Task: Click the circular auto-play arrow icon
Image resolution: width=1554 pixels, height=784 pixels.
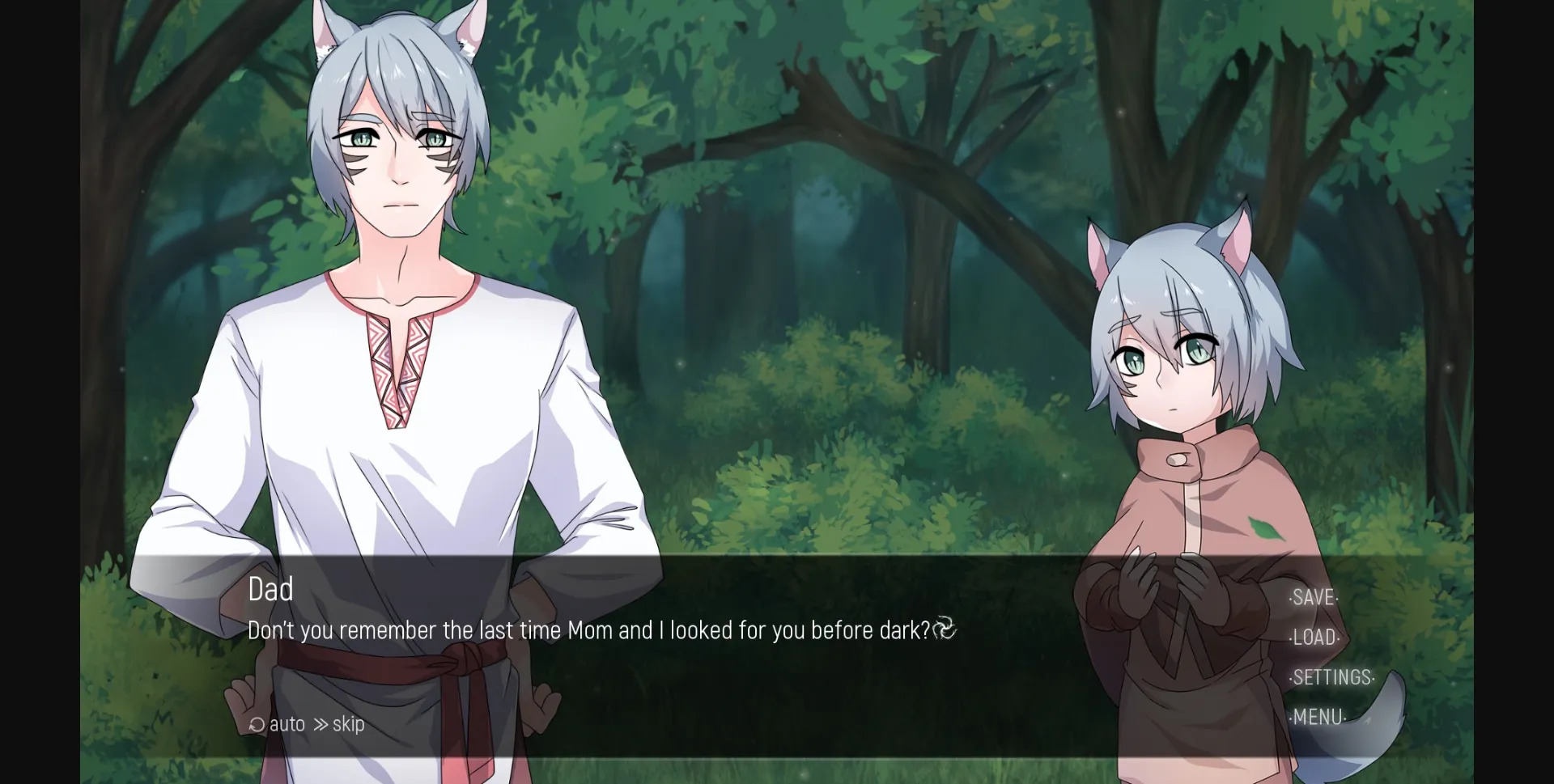Action: [x=256, y=724]
